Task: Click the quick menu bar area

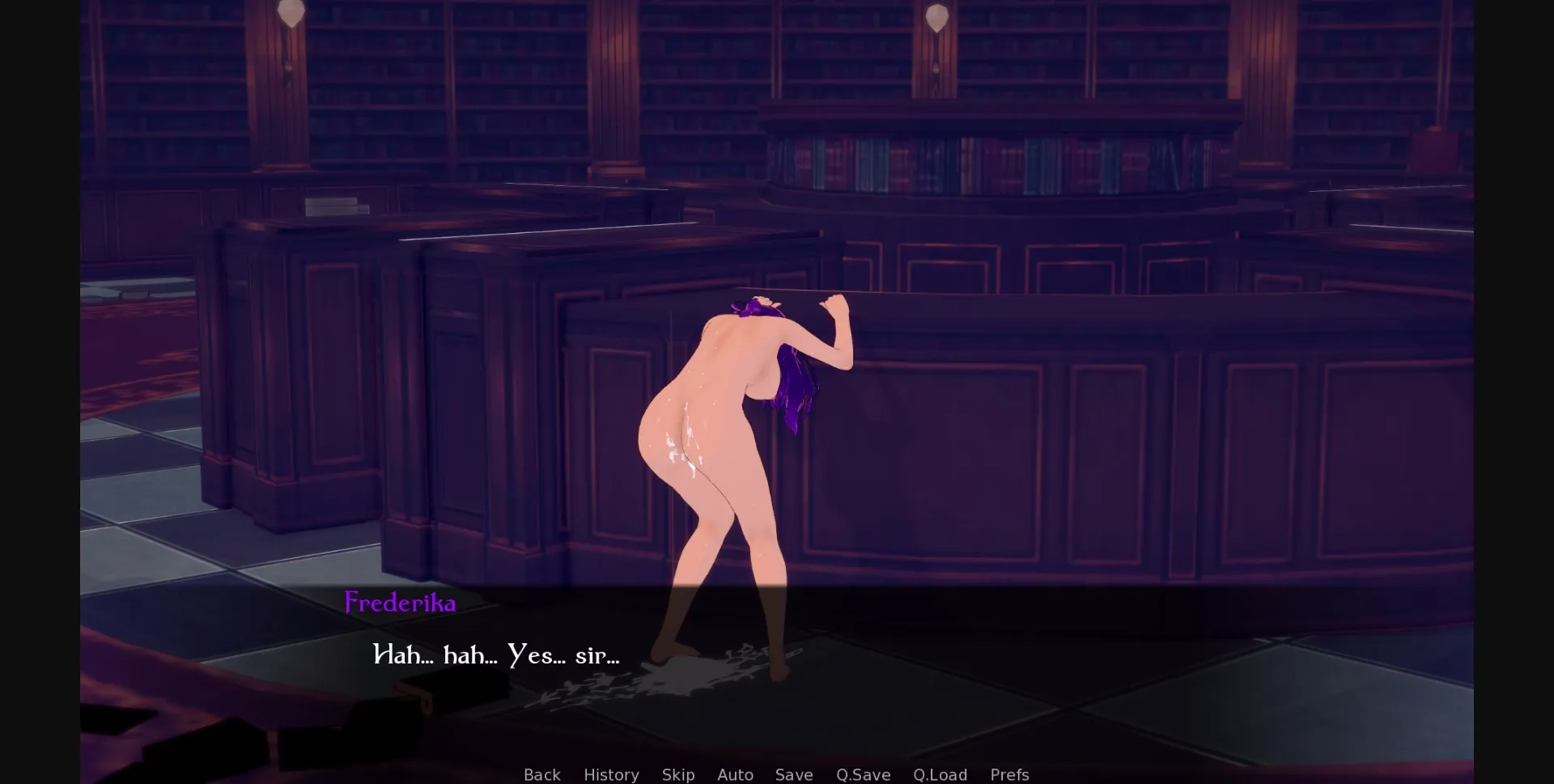Action: (775, 774)
